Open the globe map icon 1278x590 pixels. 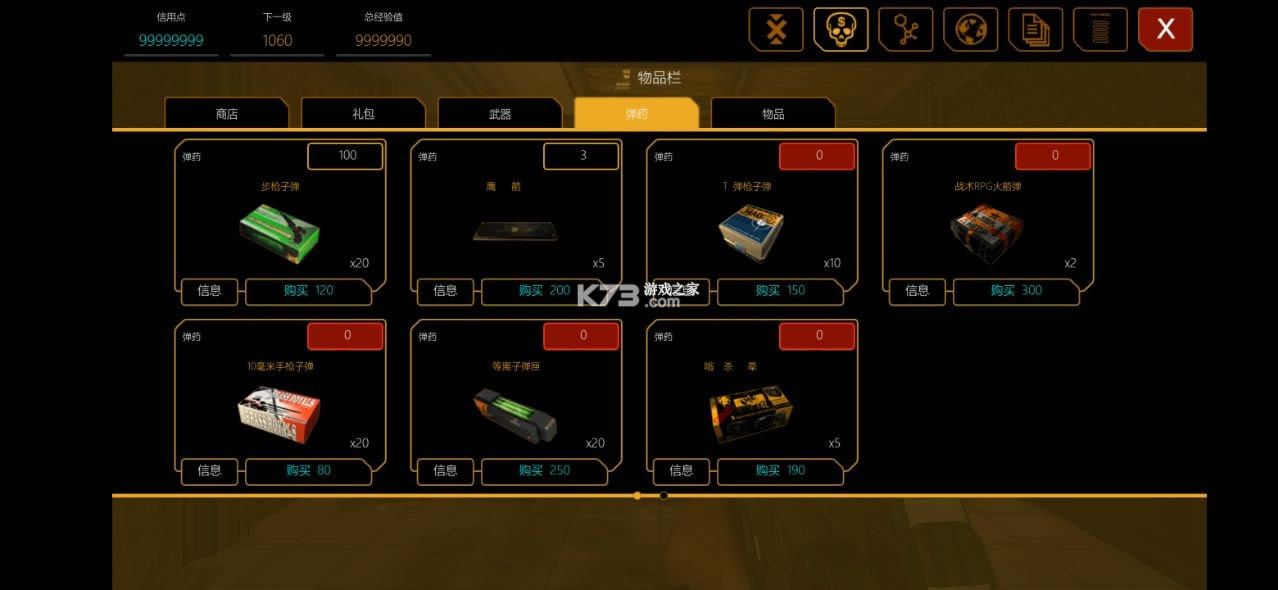[x=970, y=30]
